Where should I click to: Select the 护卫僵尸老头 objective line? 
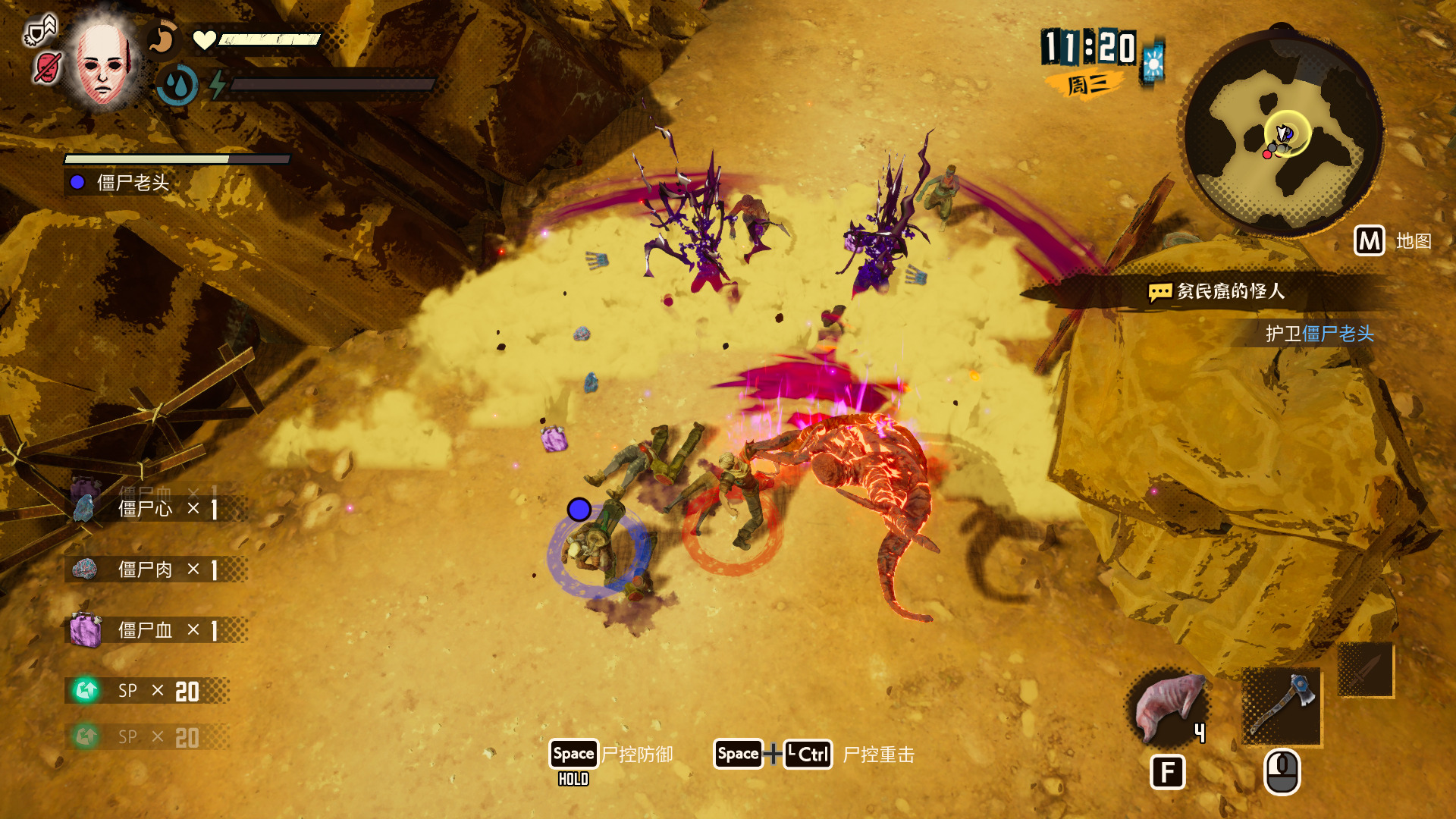click(x=1319, y=334)
